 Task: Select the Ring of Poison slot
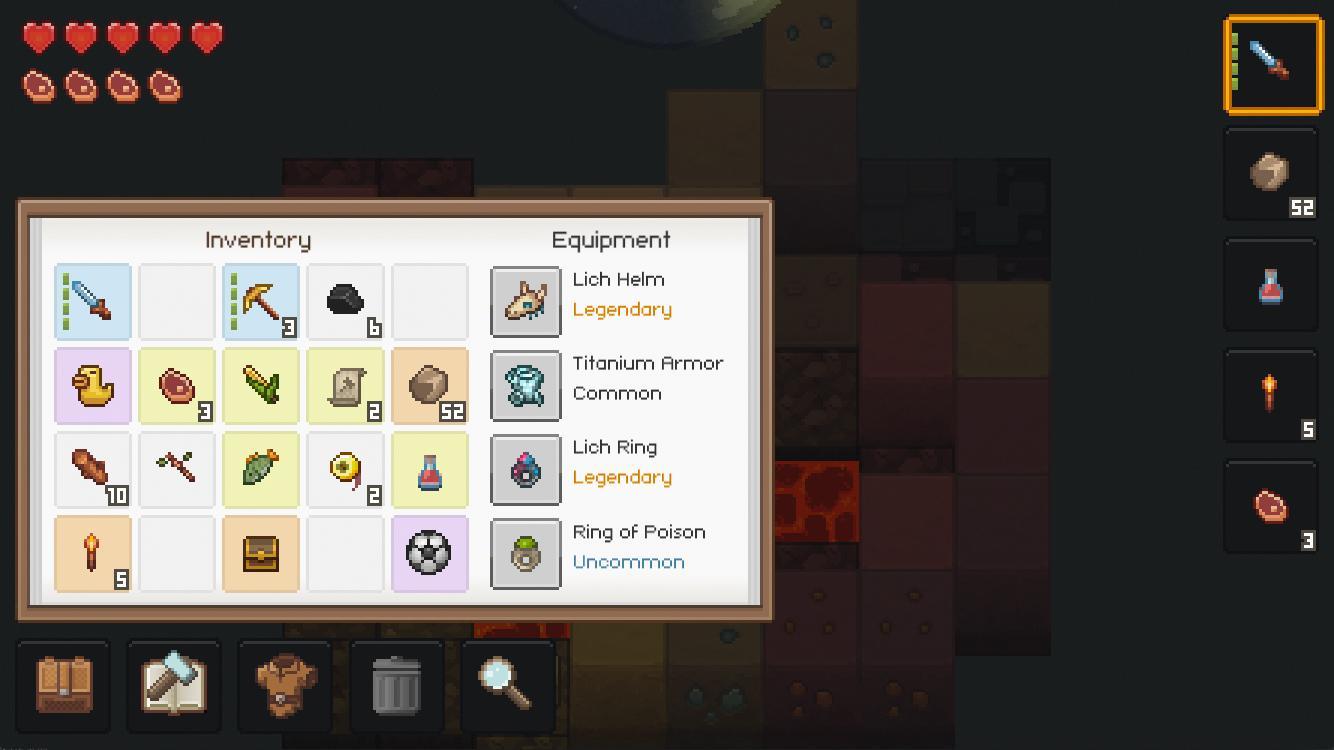pos(526,554)
